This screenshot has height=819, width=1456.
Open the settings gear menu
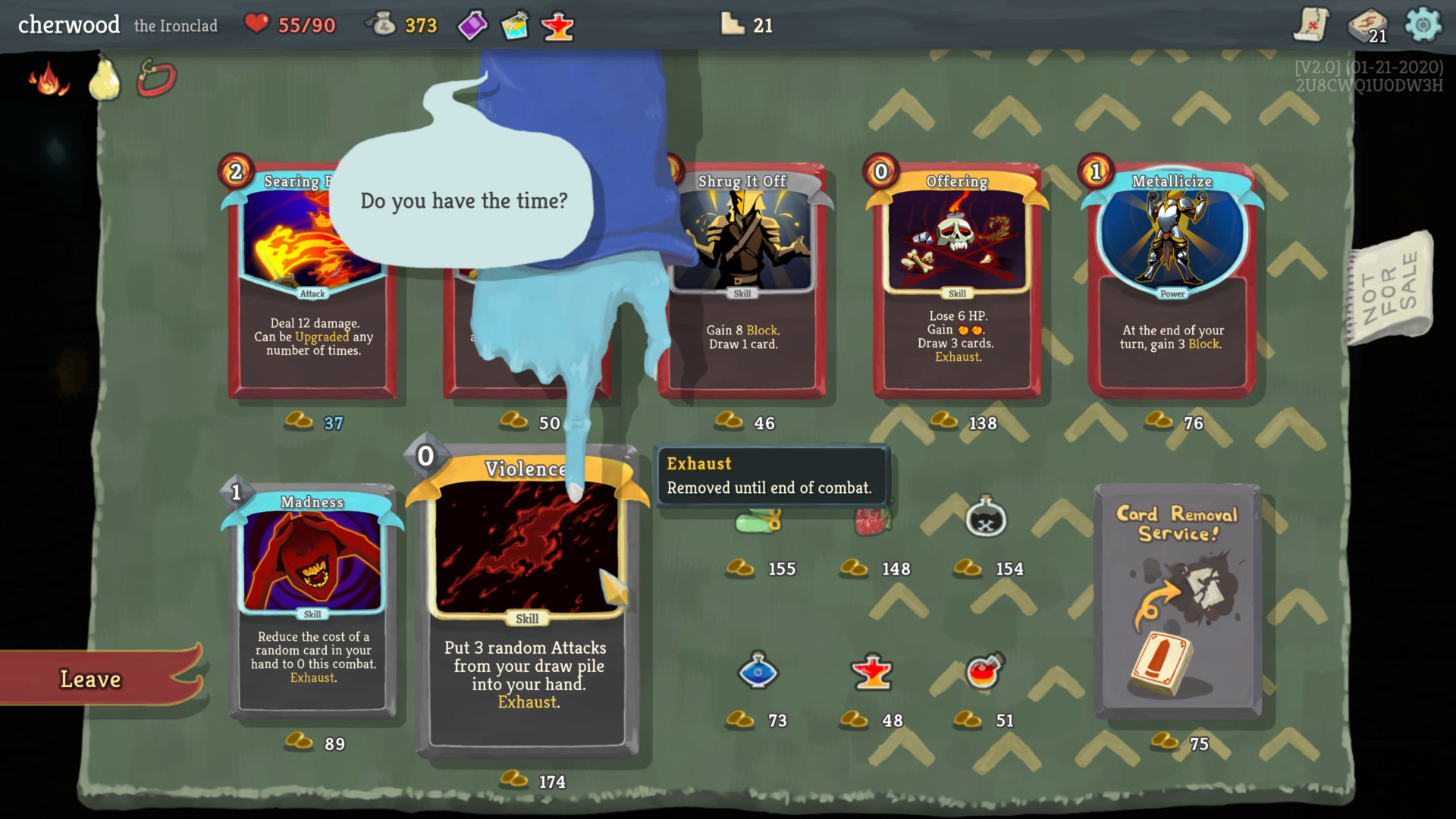pos(1423,25)
